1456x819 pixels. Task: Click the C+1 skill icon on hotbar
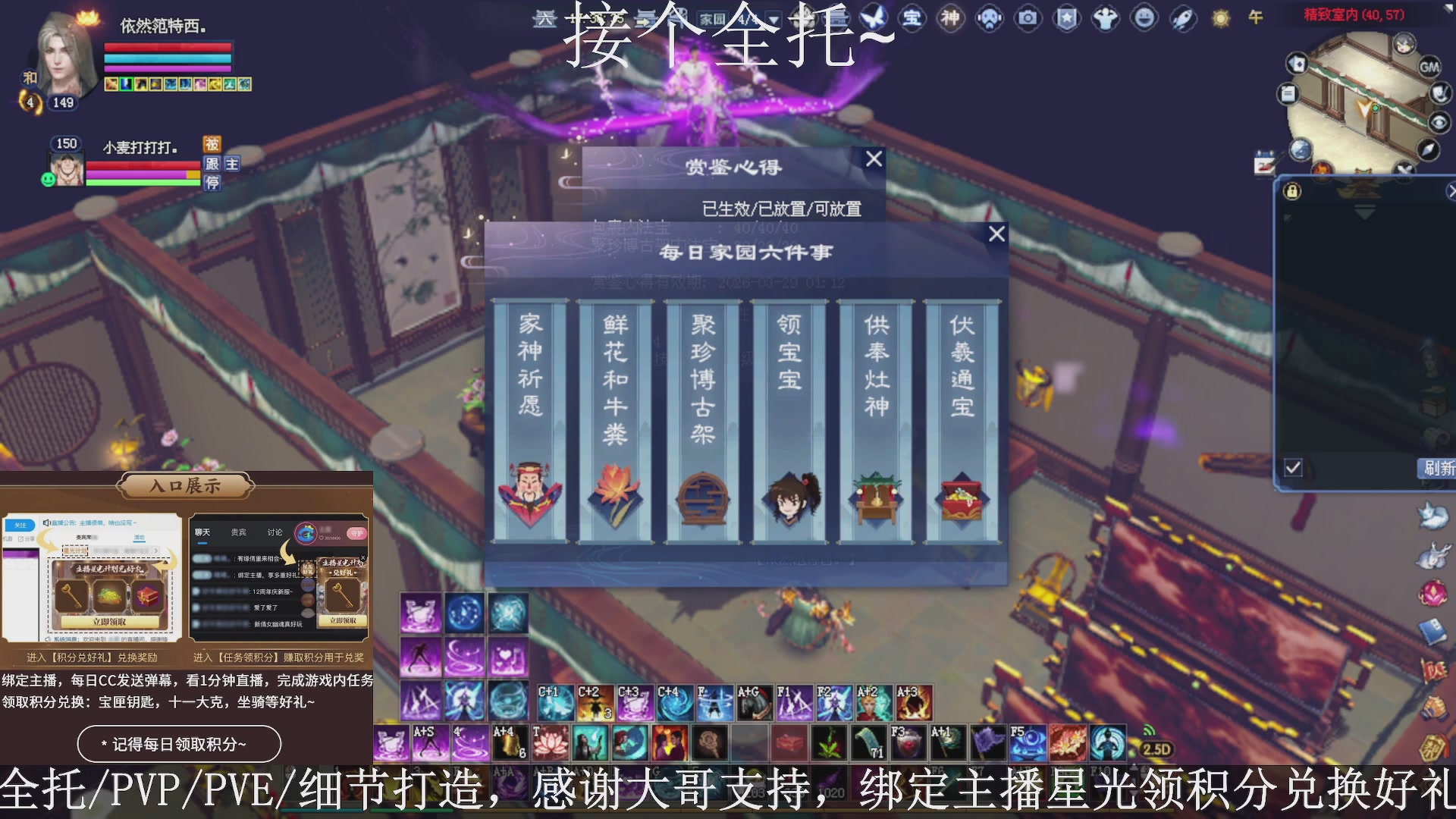coord(556,700)
